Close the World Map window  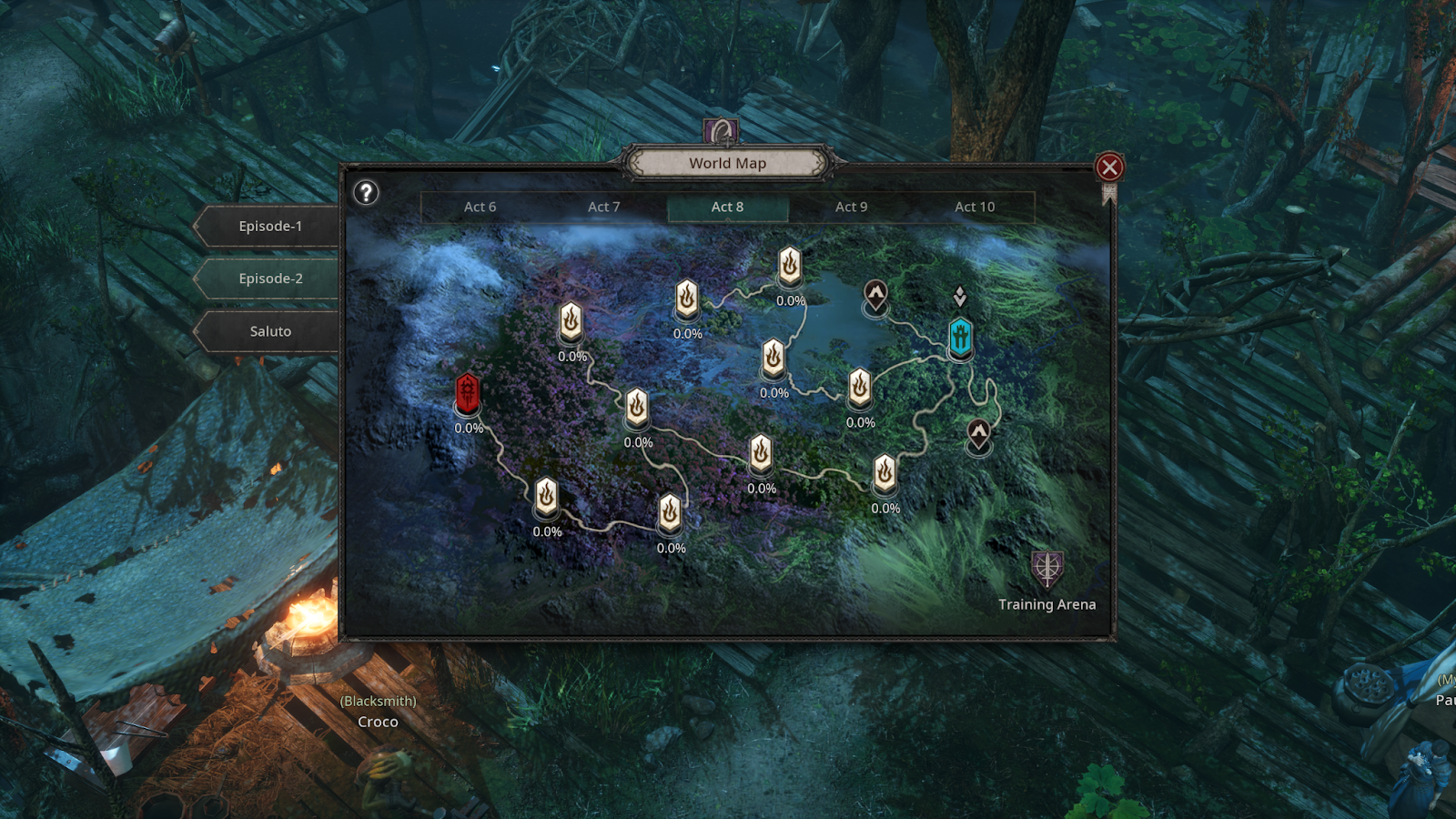click(1108, 167)
